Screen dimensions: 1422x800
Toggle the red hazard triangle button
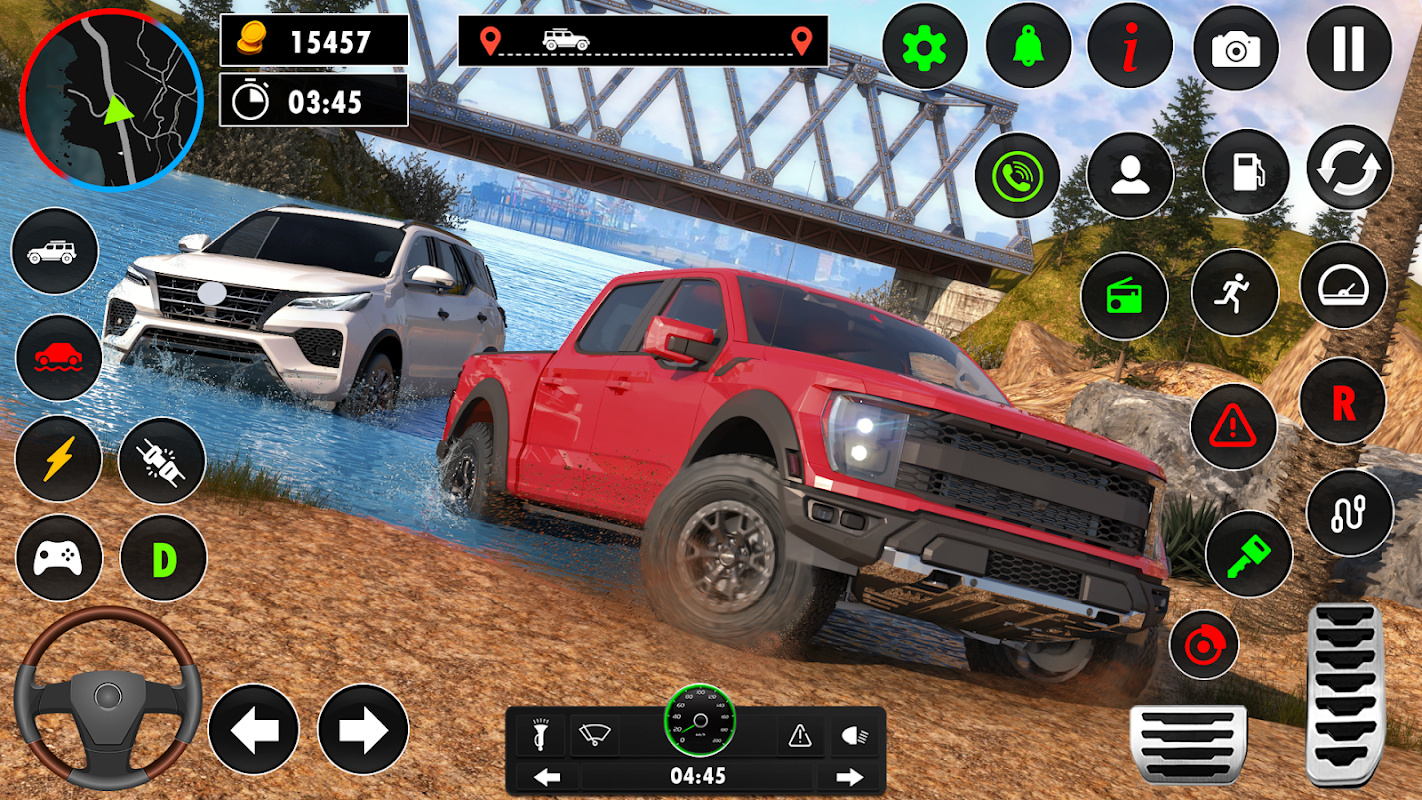(1233, 427)
